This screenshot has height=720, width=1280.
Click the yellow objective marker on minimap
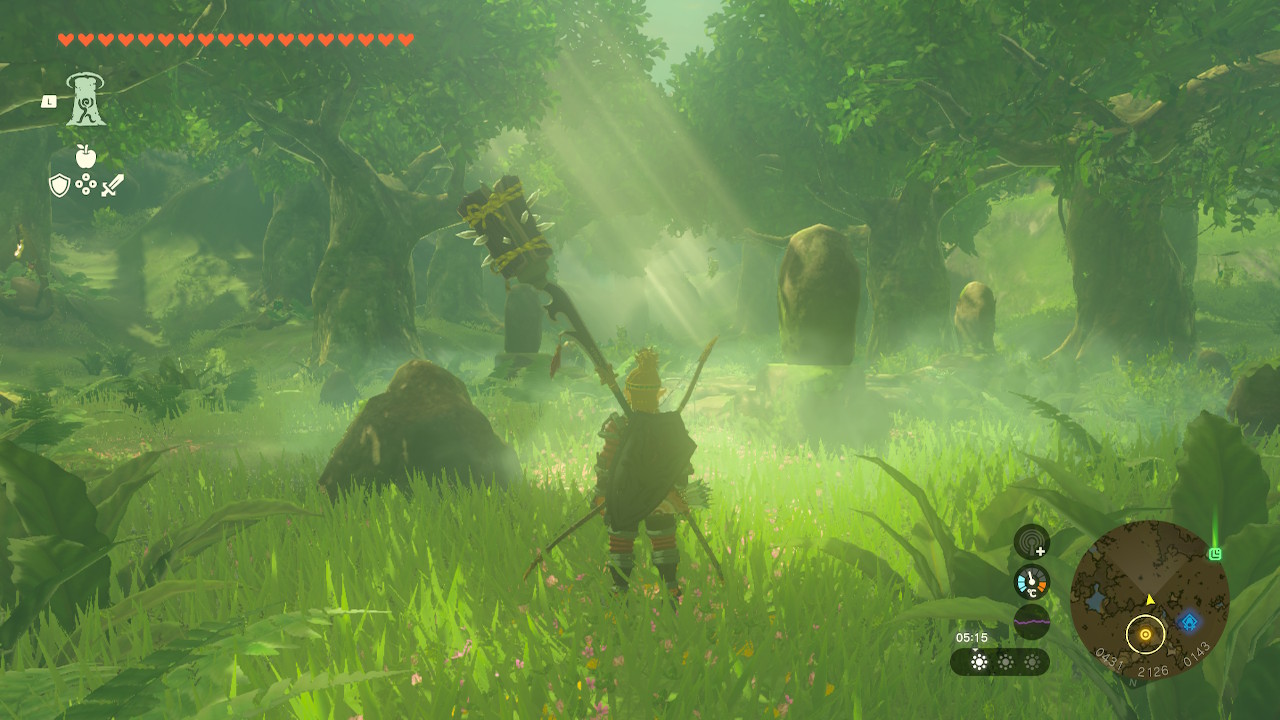click(x=1145, y=634)
